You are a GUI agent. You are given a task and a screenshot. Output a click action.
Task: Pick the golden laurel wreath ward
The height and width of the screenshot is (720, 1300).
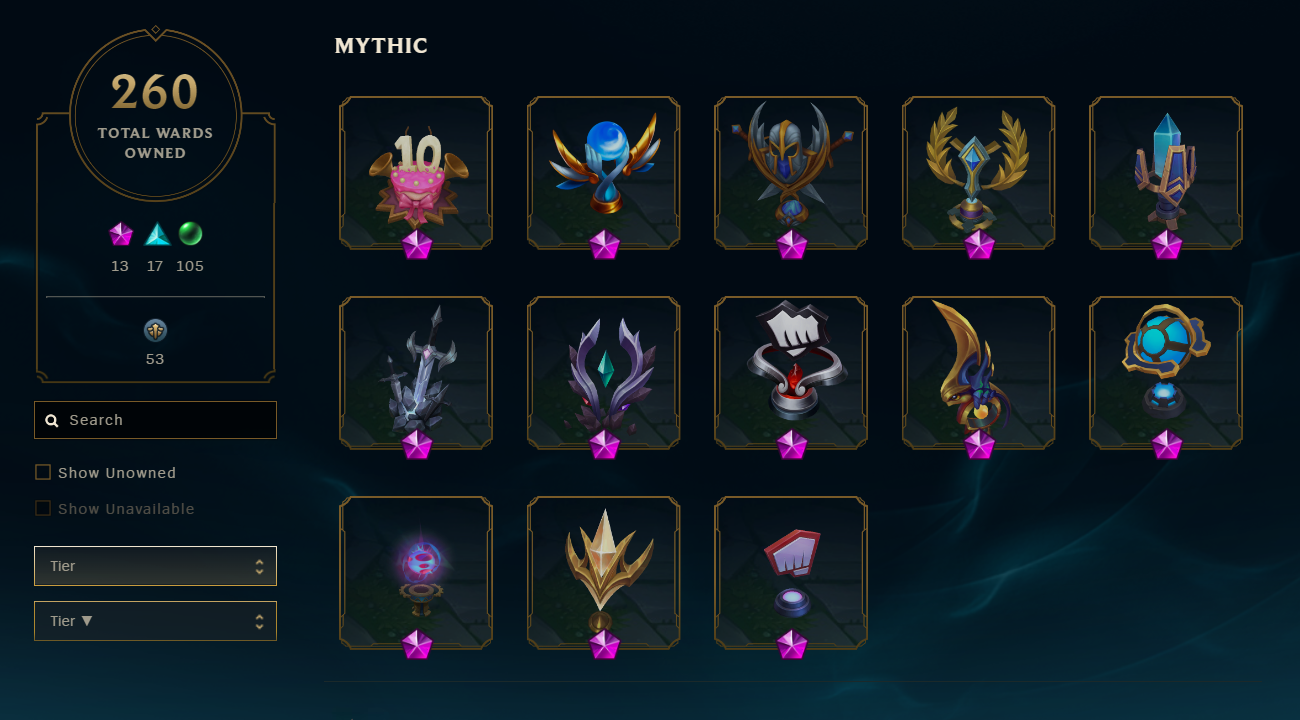[x=979, y=172]
